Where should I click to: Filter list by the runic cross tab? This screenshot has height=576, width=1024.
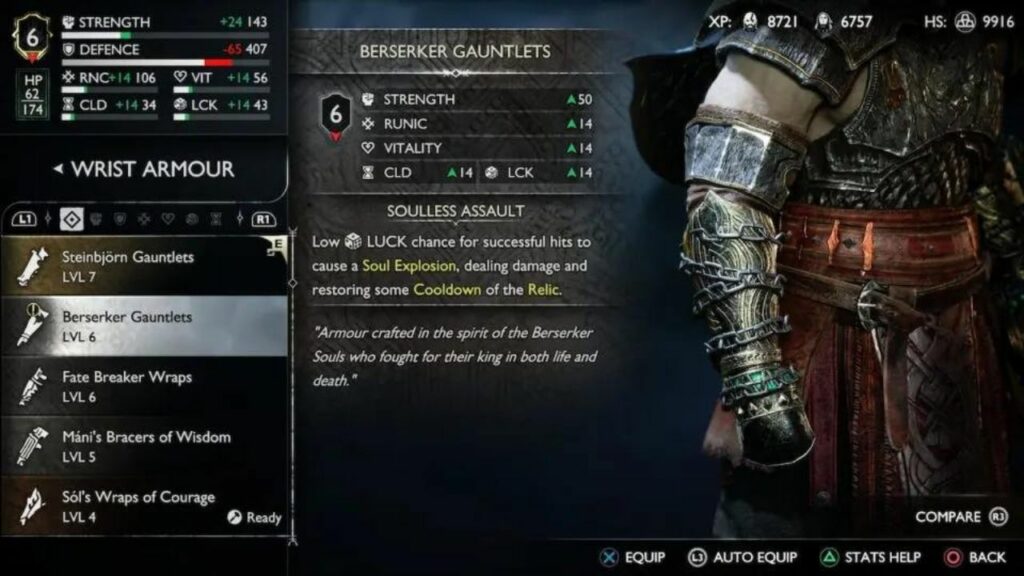[x=144, y=218]
